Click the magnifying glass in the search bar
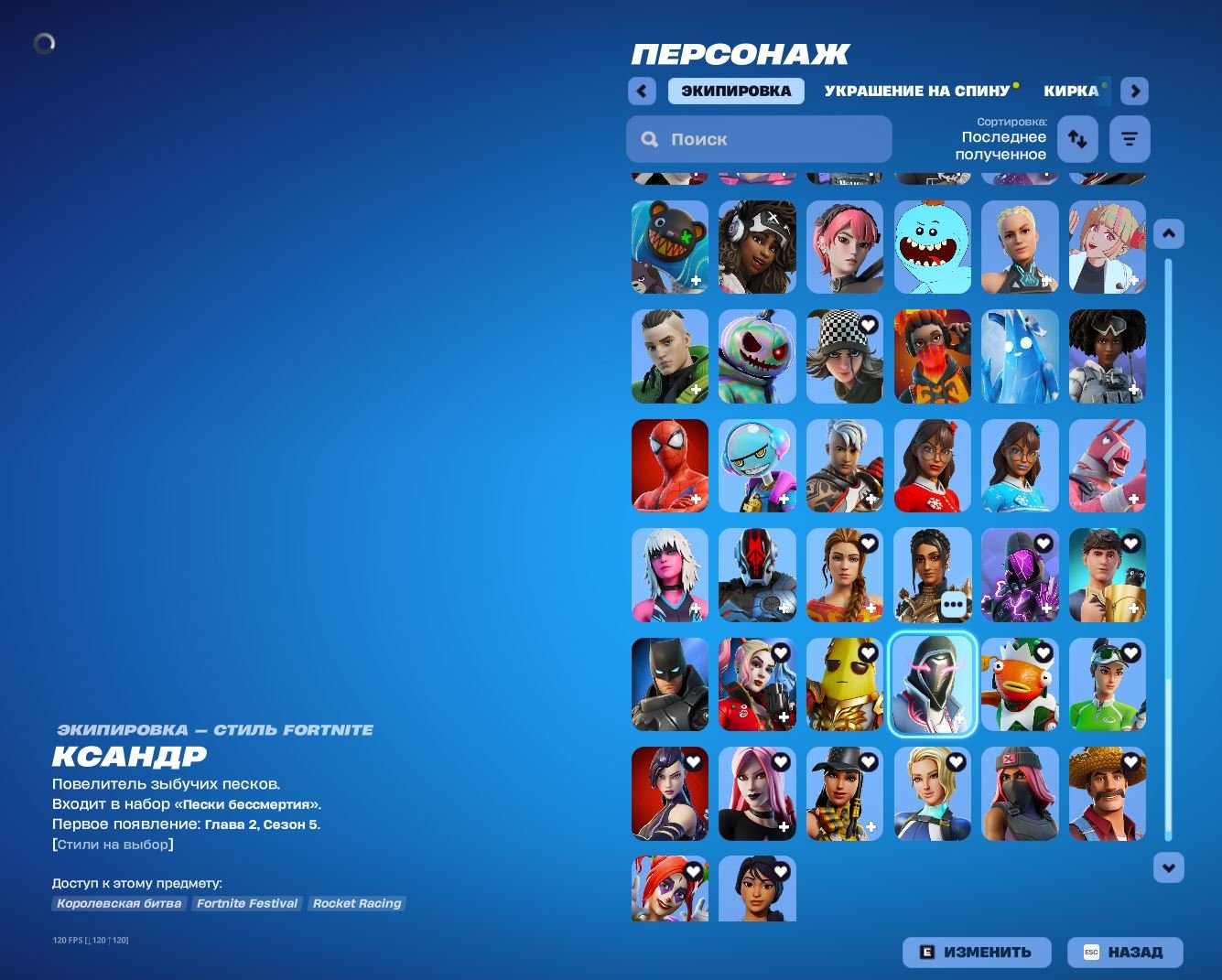The width and height of the screenshot is (1222, 980). tap(650, 138)
